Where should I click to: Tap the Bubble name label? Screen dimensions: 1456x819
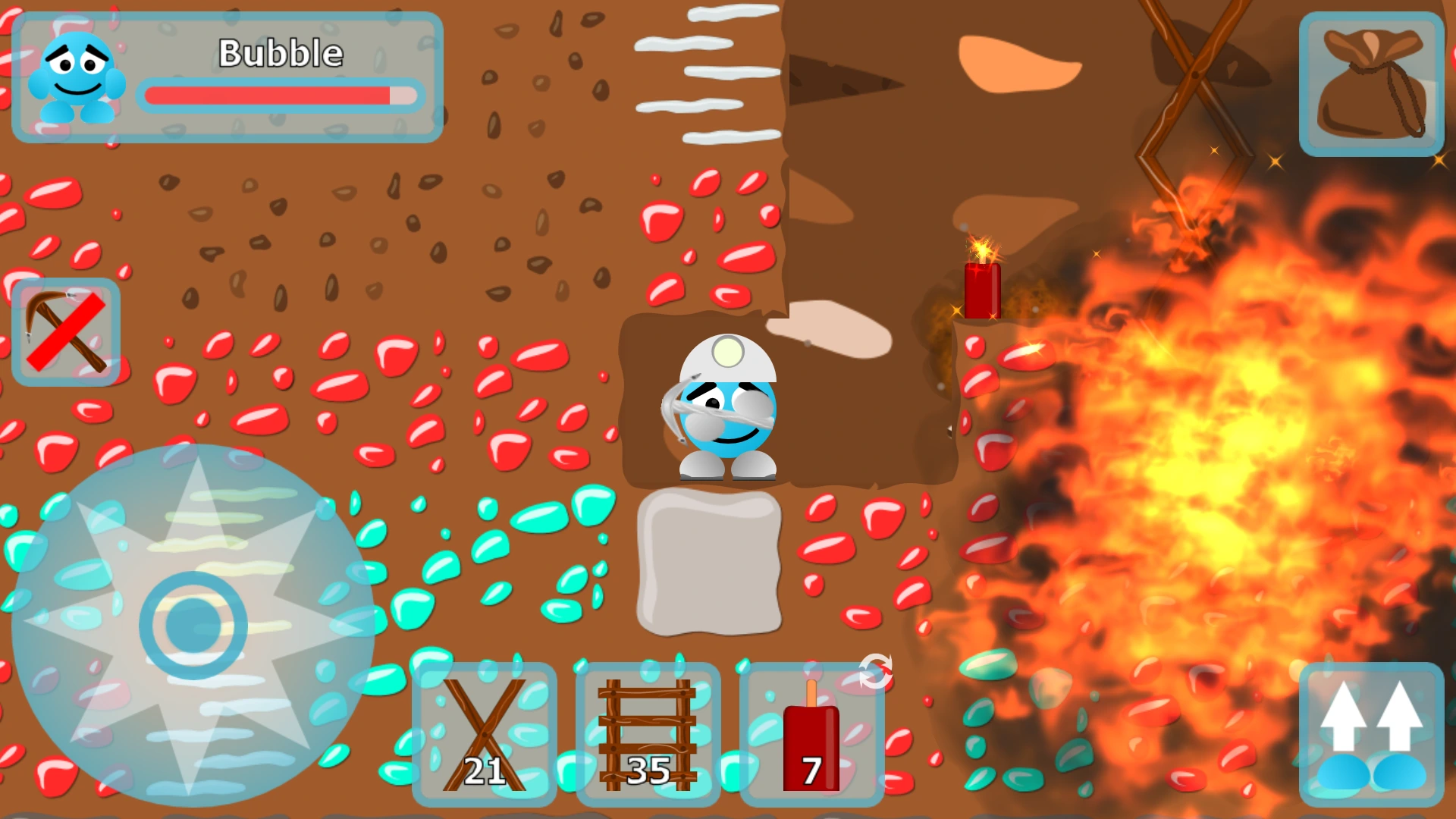click(x=279, y=53)
